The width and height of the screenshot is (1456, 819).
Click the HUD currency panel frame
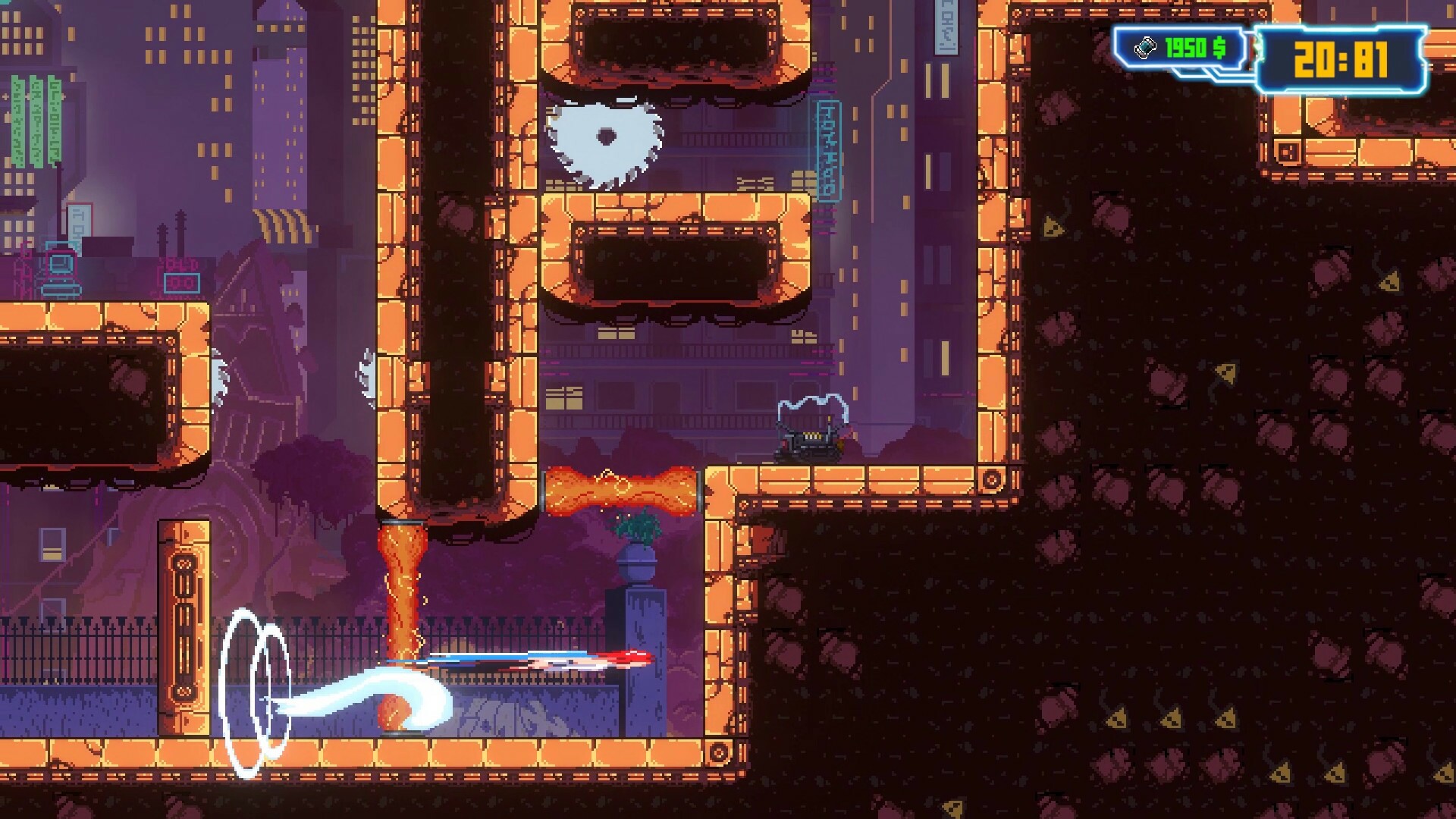(x=1120, y=48)
